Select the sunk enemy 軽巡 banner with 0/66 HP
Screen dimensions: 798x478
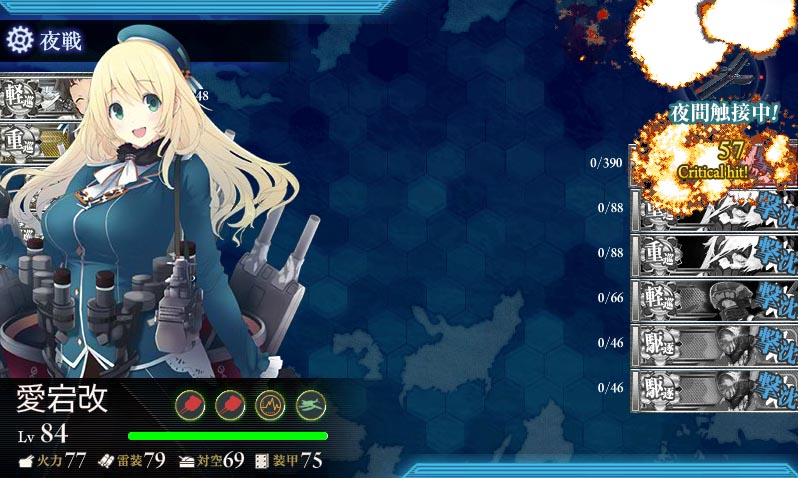(x=714, y=297)
